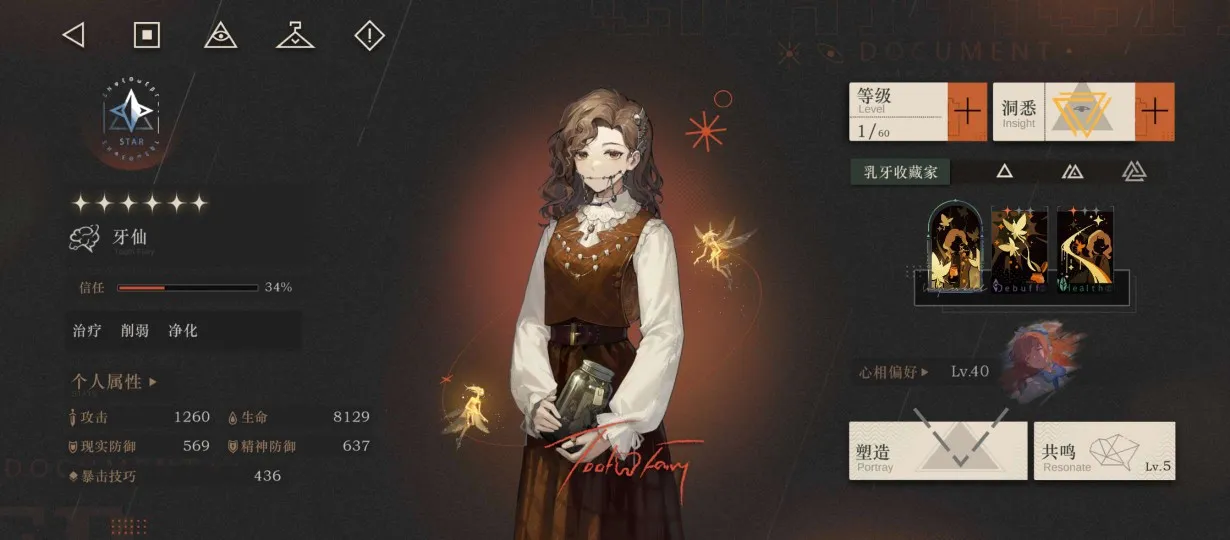Image resolution: width=1230 pixels, height=540 pixels.
Task: Expand 个人属性 stats details
Action: click(x=114, y=382)
